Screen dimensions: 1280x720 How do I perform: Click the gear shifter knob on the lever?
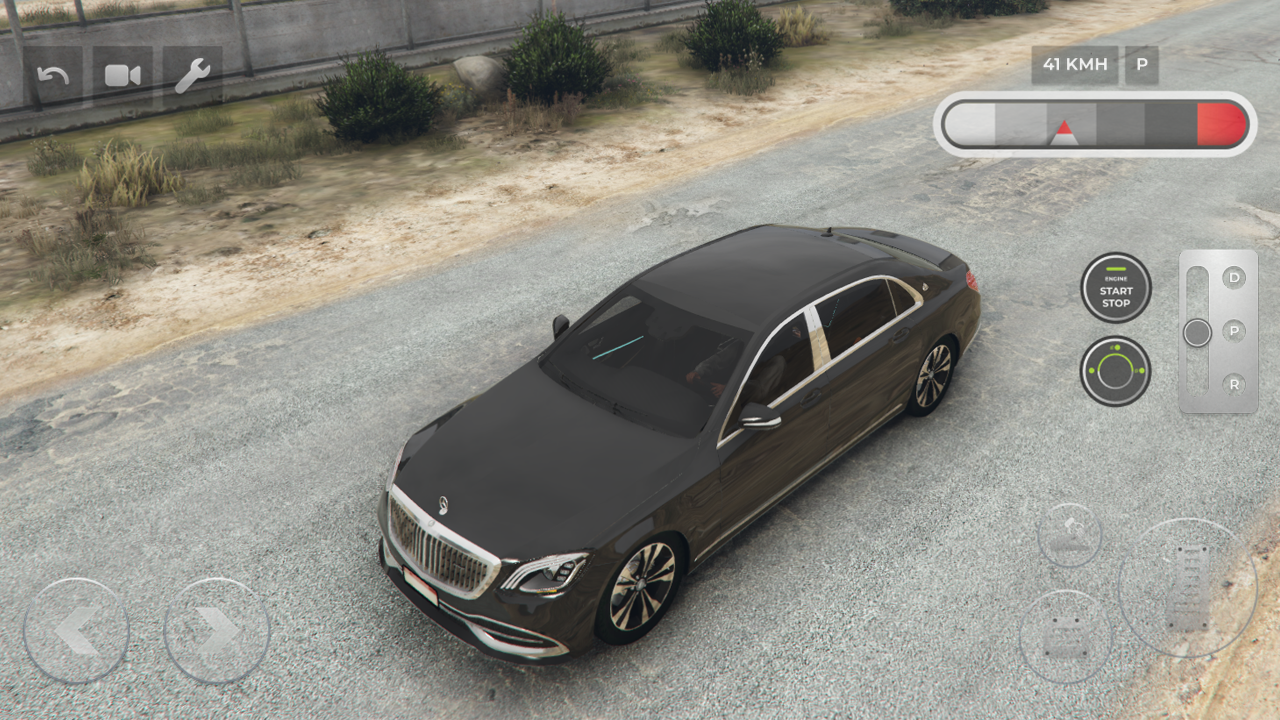[x=1196, y=333]
